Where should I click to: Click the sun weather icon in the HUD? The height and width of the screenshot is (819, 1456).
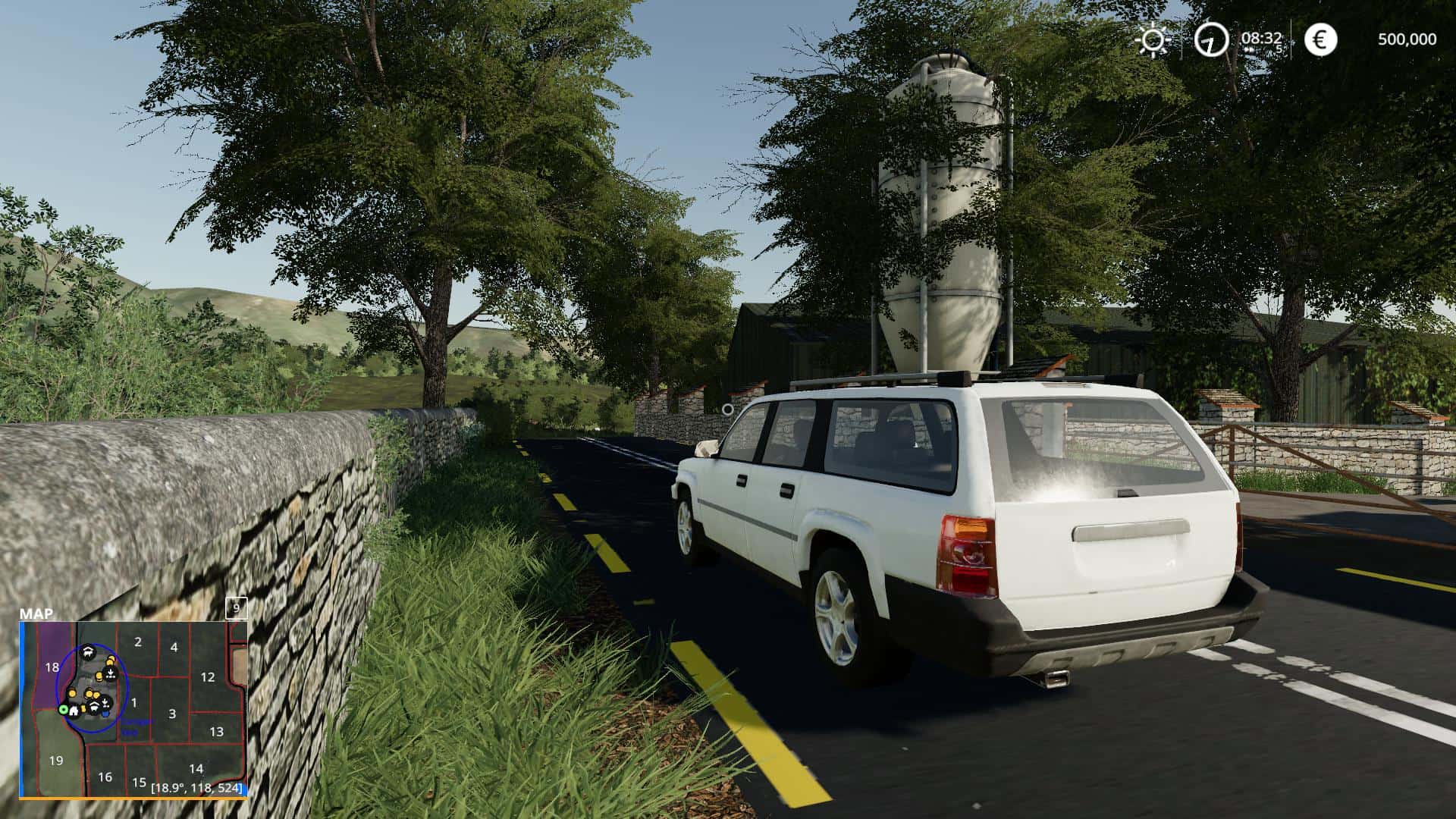(1153, 39)
